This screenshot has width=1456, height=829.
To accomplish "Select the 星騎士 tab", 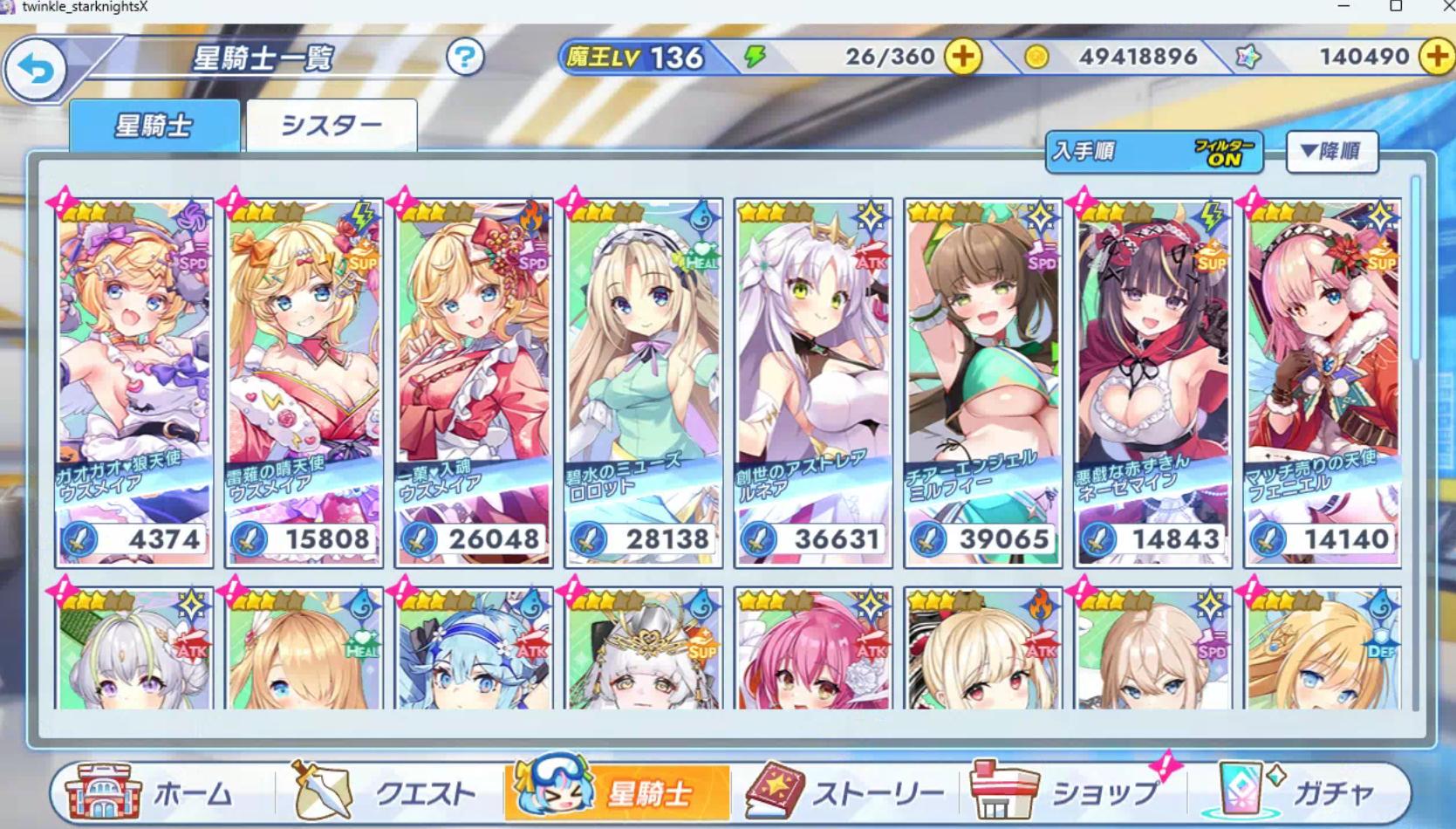I will tap(154, 126).
